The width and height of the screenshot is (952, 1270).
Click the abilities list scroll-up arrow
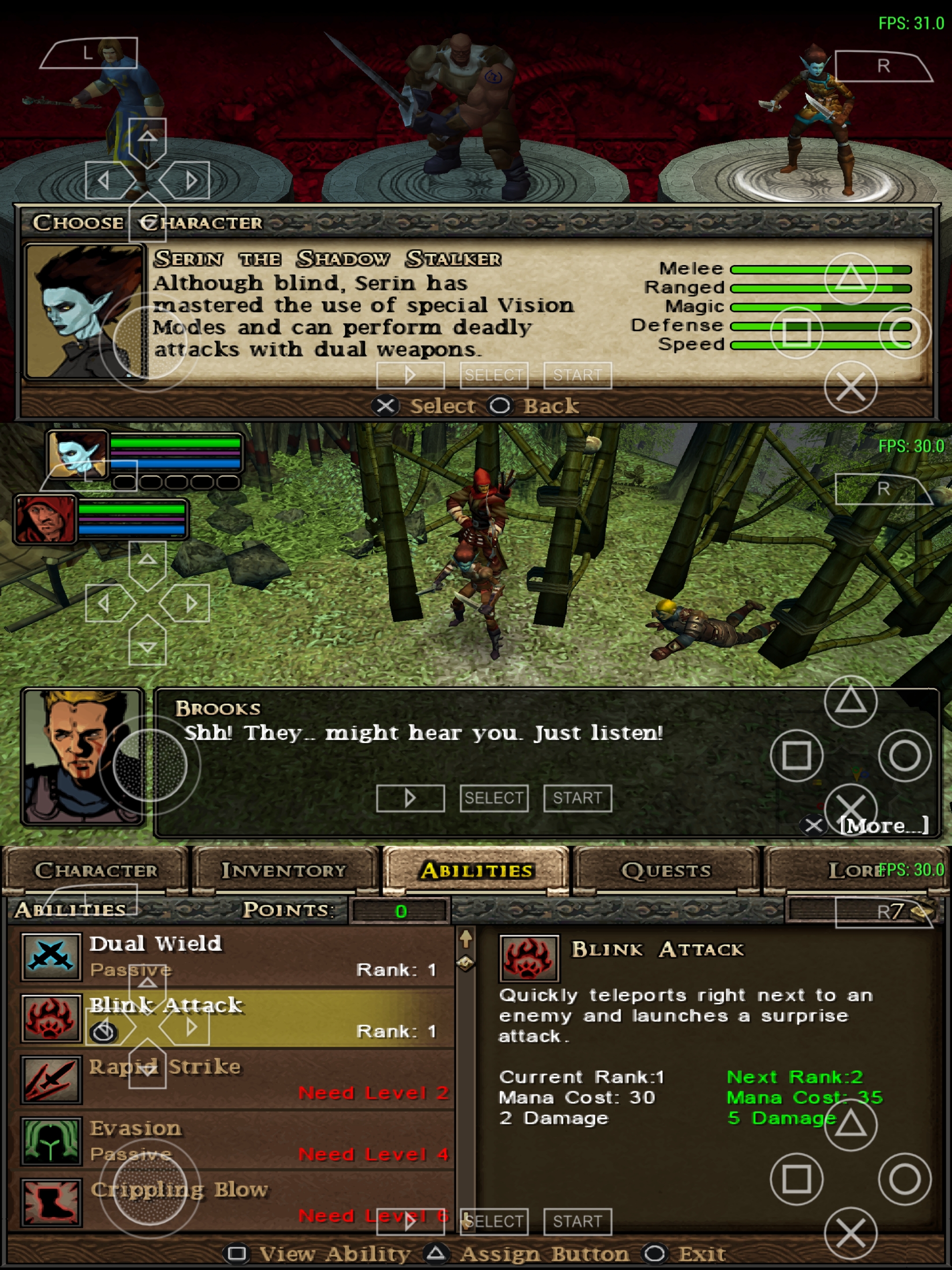pos(466,939)
